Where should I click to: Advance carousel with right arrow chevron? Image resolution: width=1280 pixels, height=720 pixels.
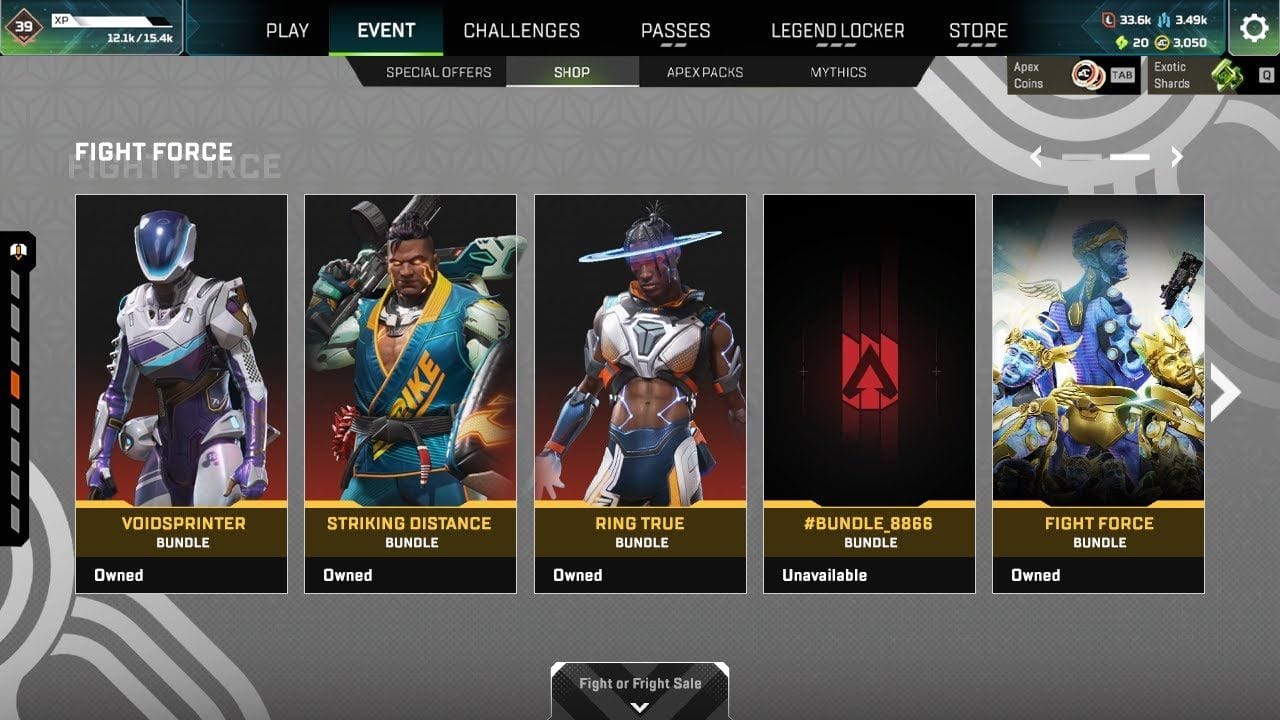[1176, 157]
